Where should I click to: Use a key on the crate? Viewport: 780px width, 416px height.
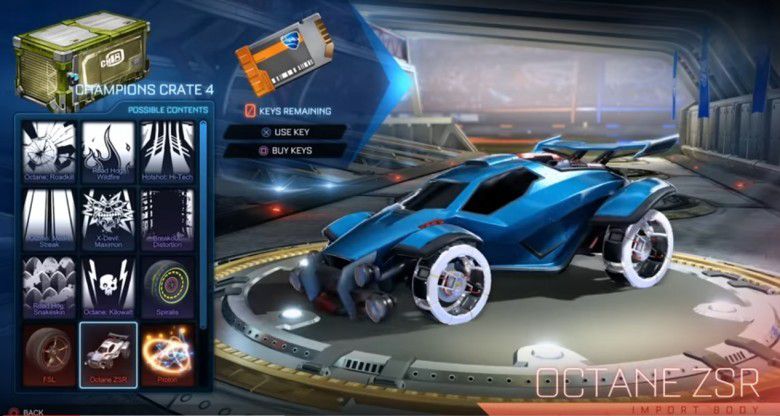click(284, 131)
